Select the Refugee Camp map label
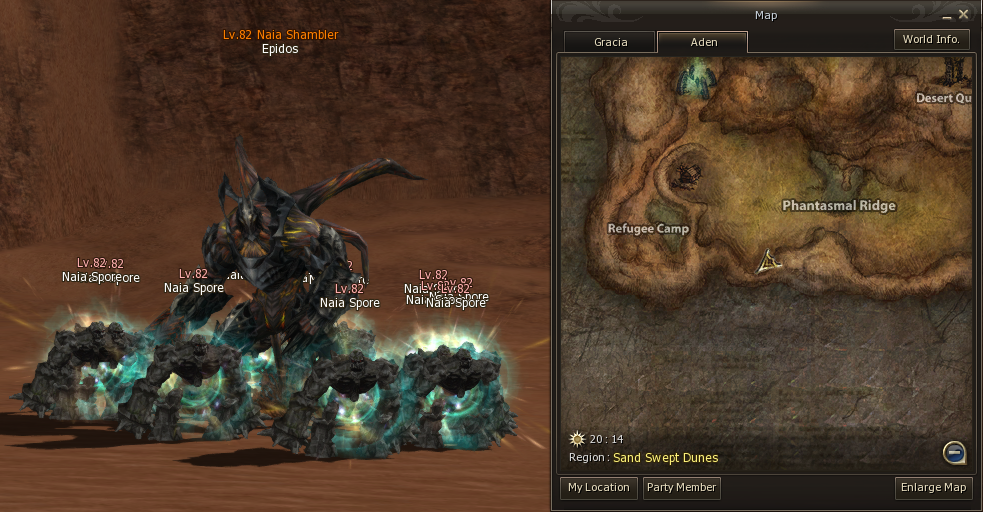983x512 pixels. 648,229
